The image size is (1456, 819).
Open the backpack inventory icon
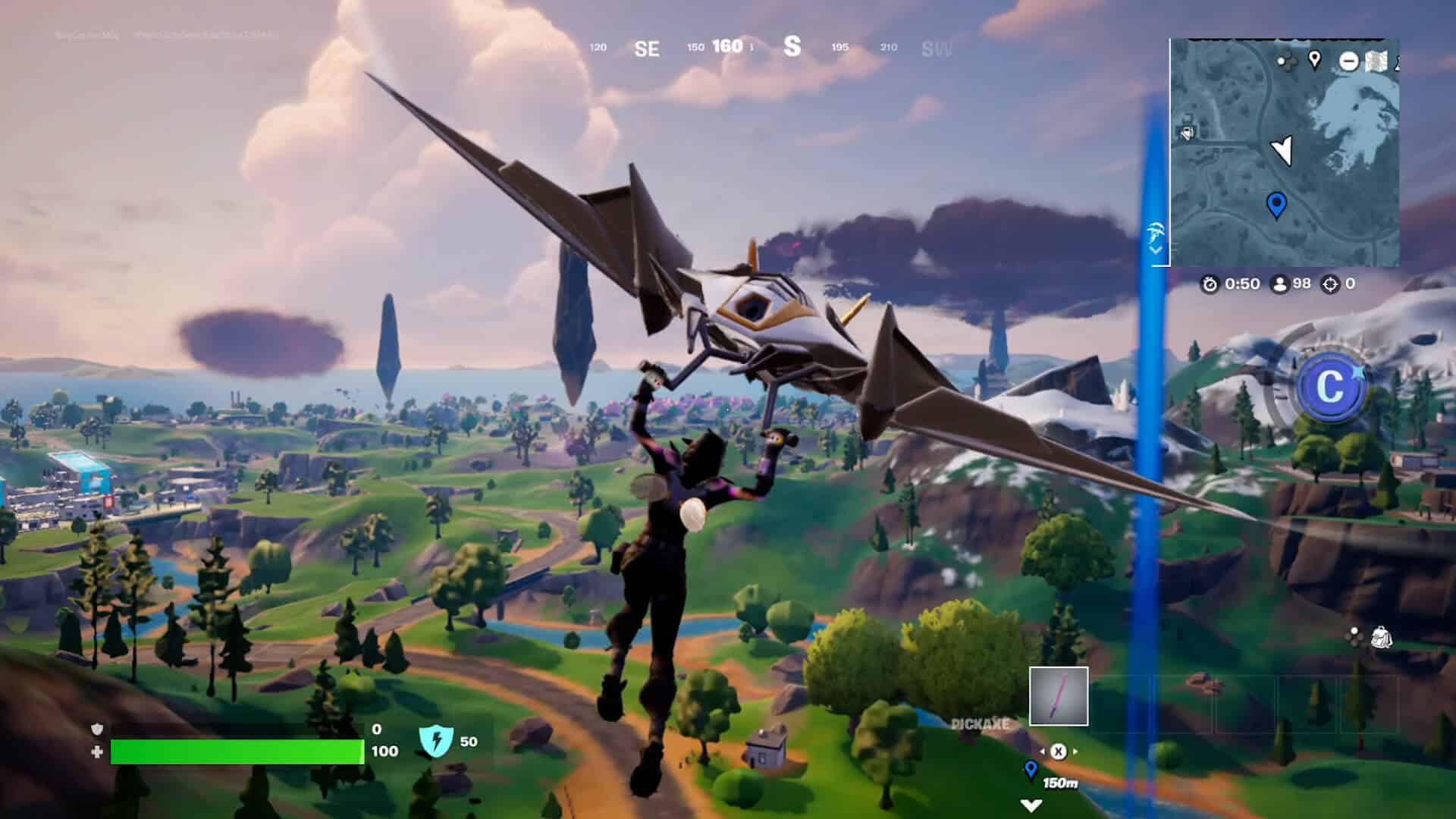coord(1382,637)
